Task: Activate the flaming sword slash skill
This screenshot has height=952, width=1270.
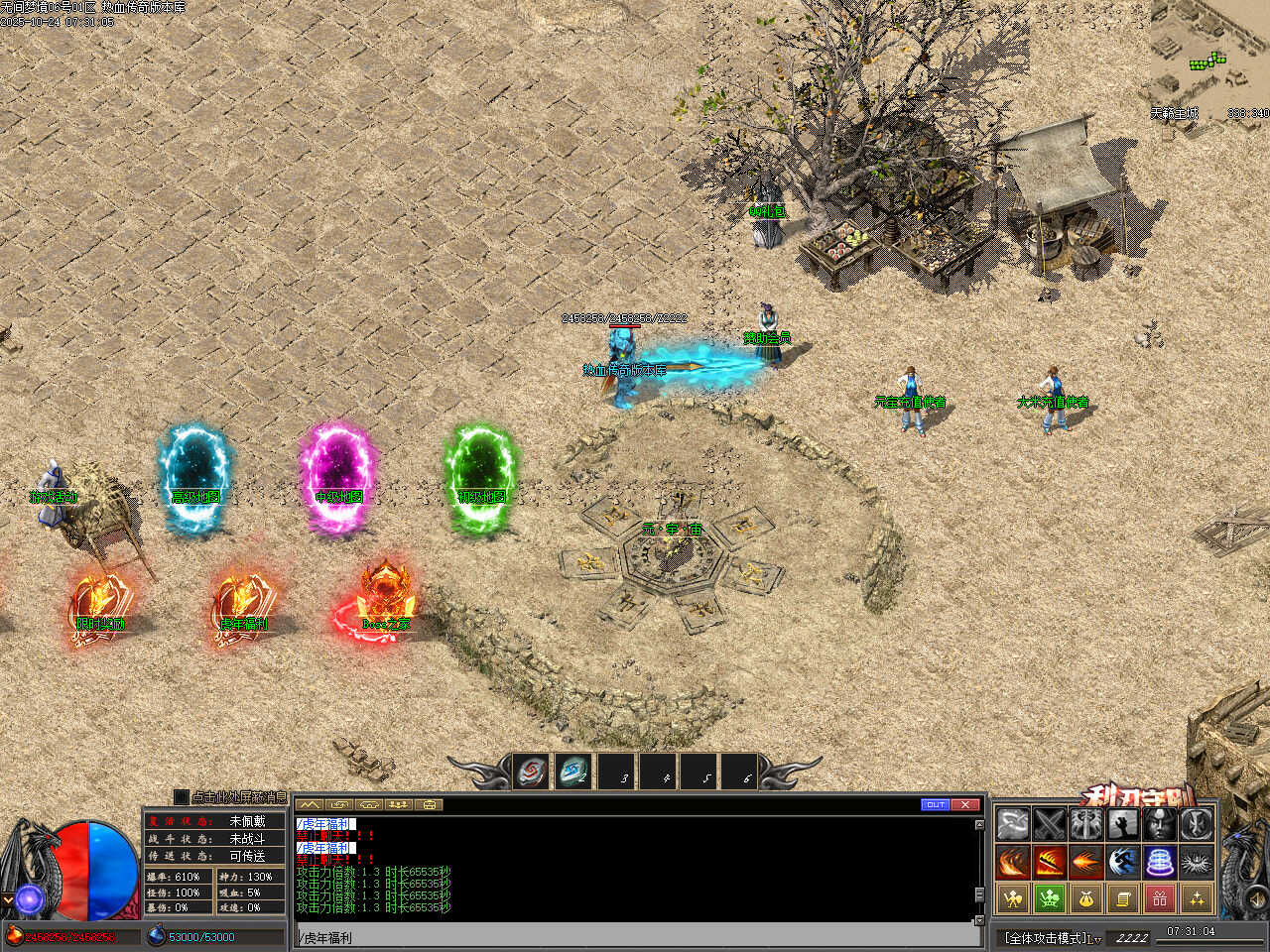Action: click(x=1050, y=862)
